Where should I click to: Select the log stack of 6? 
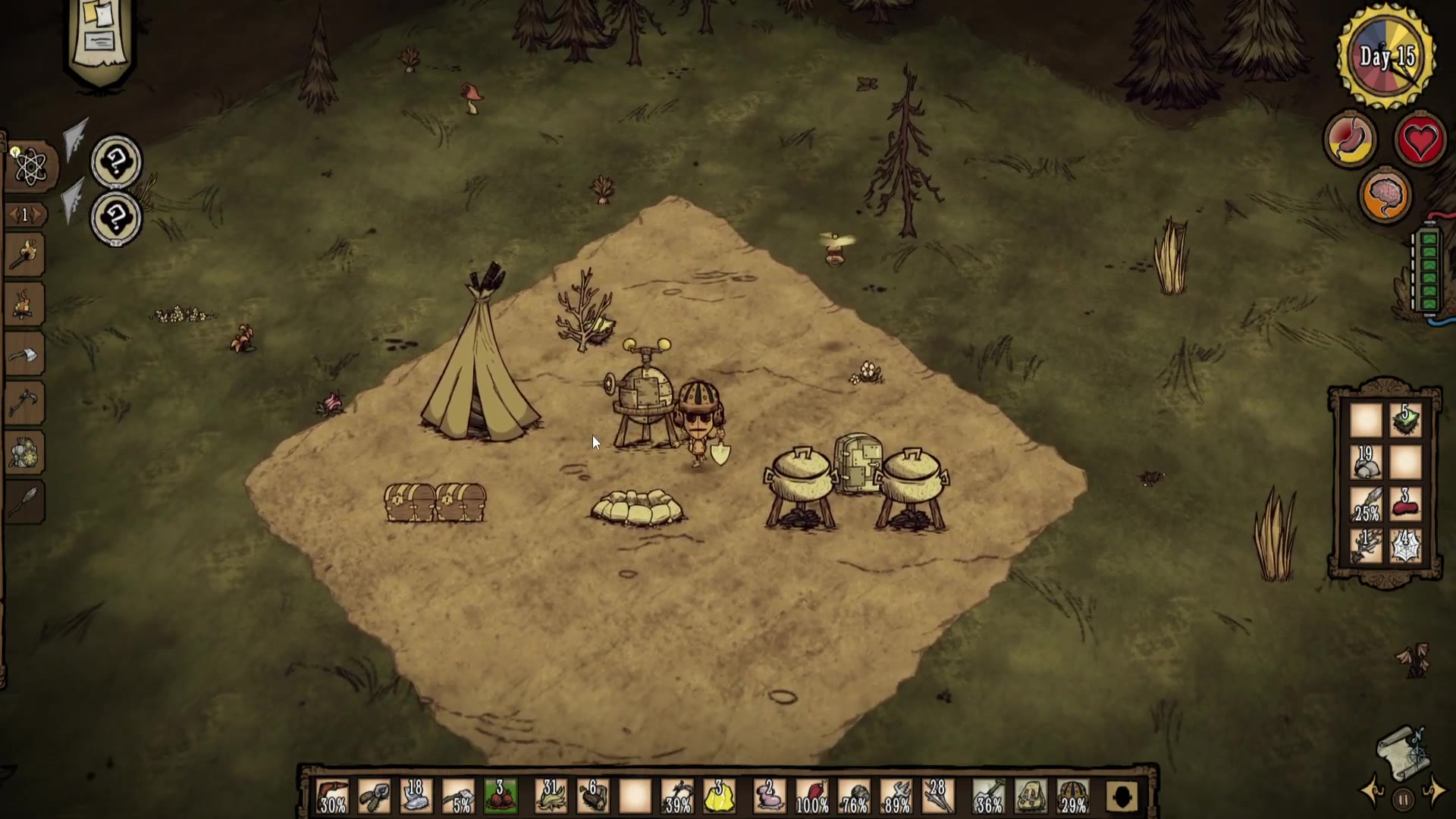(x=592, y=796)
